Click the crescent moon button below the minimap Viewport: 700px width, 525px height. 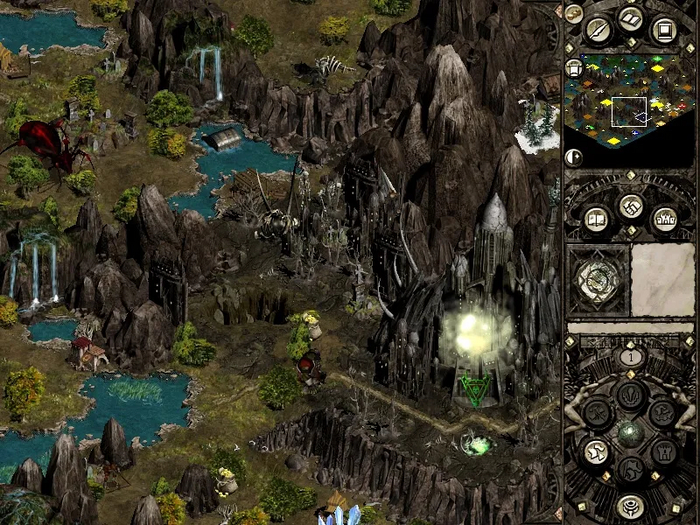574,157
